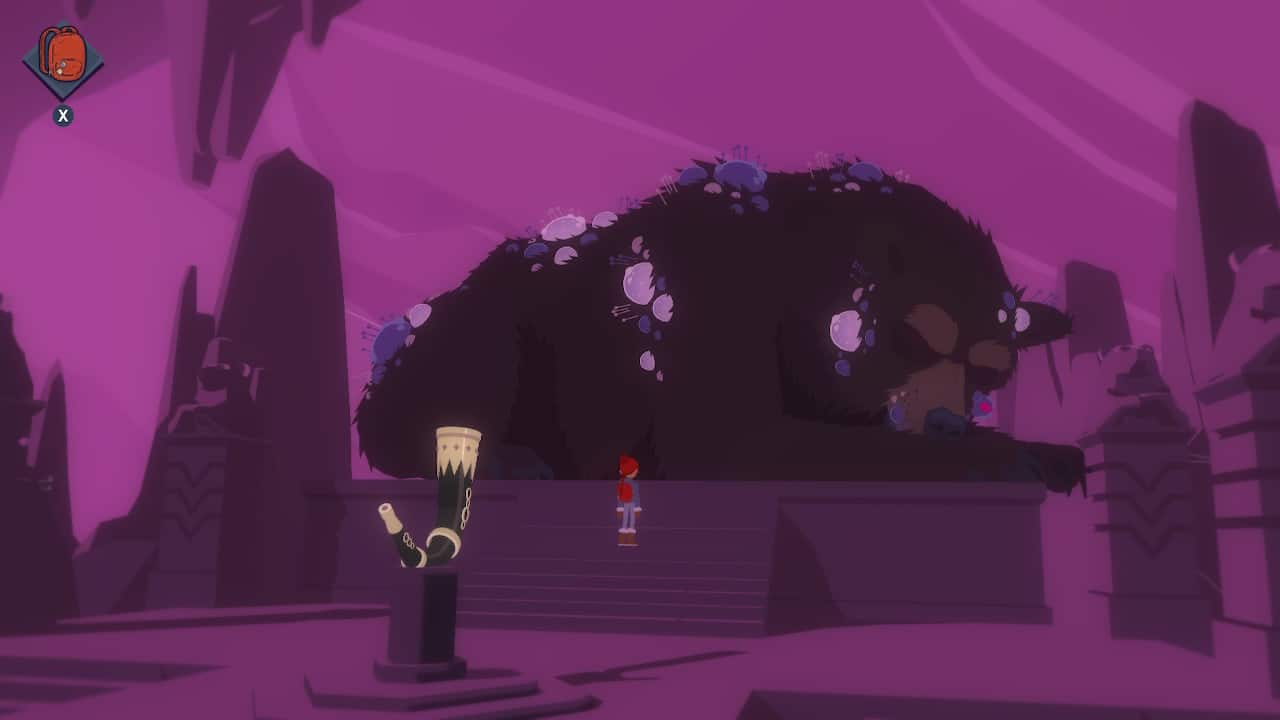1280x720 pixels.
Task: Open the red backpack inventory
Action: tap(63, 58)
